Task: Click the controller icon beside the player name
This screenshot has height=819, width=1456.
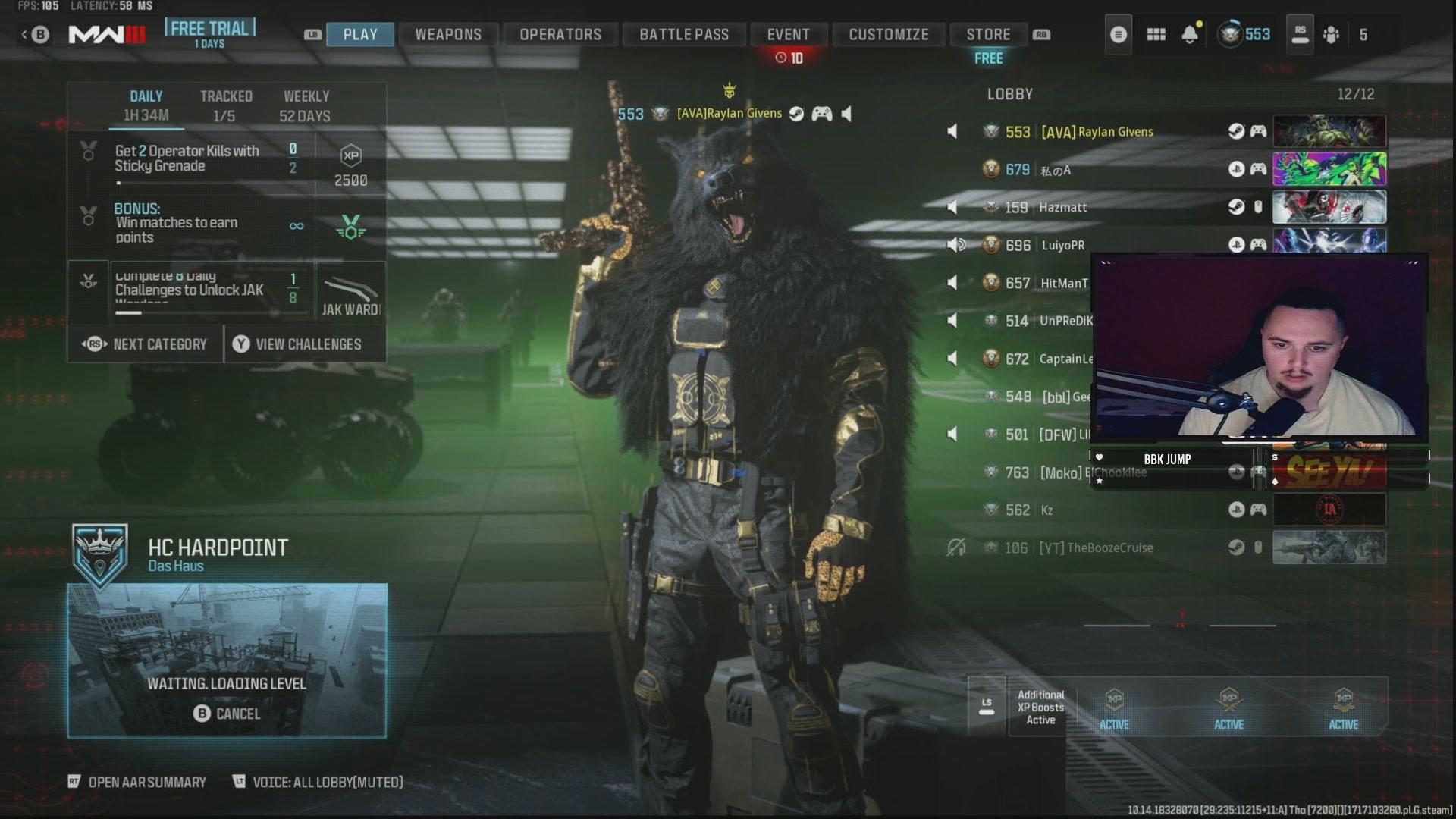Action: pos(822,114)
